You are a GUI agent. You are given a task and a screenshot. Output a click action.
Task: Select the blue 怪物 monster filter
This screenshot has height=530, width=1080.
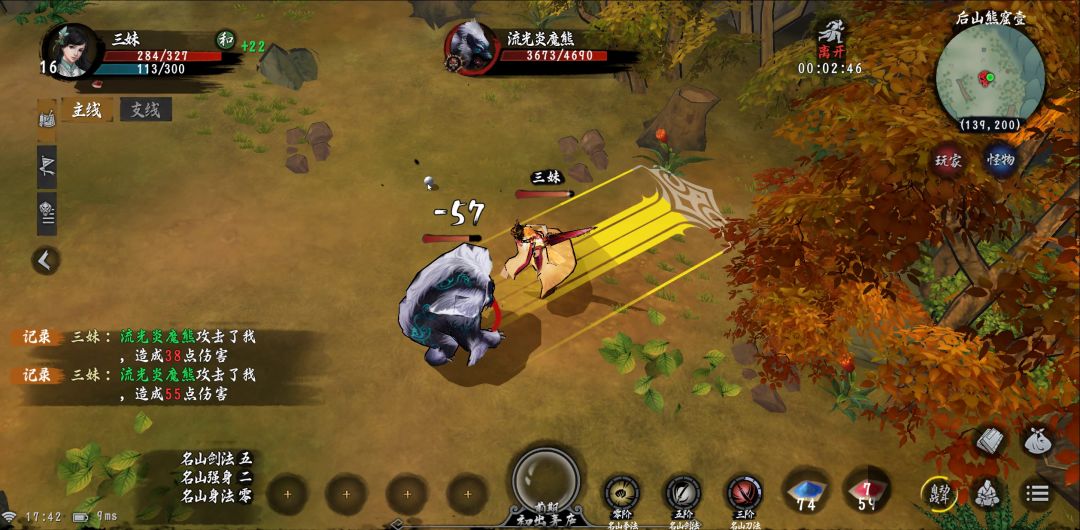click(x=1001, y=161)
